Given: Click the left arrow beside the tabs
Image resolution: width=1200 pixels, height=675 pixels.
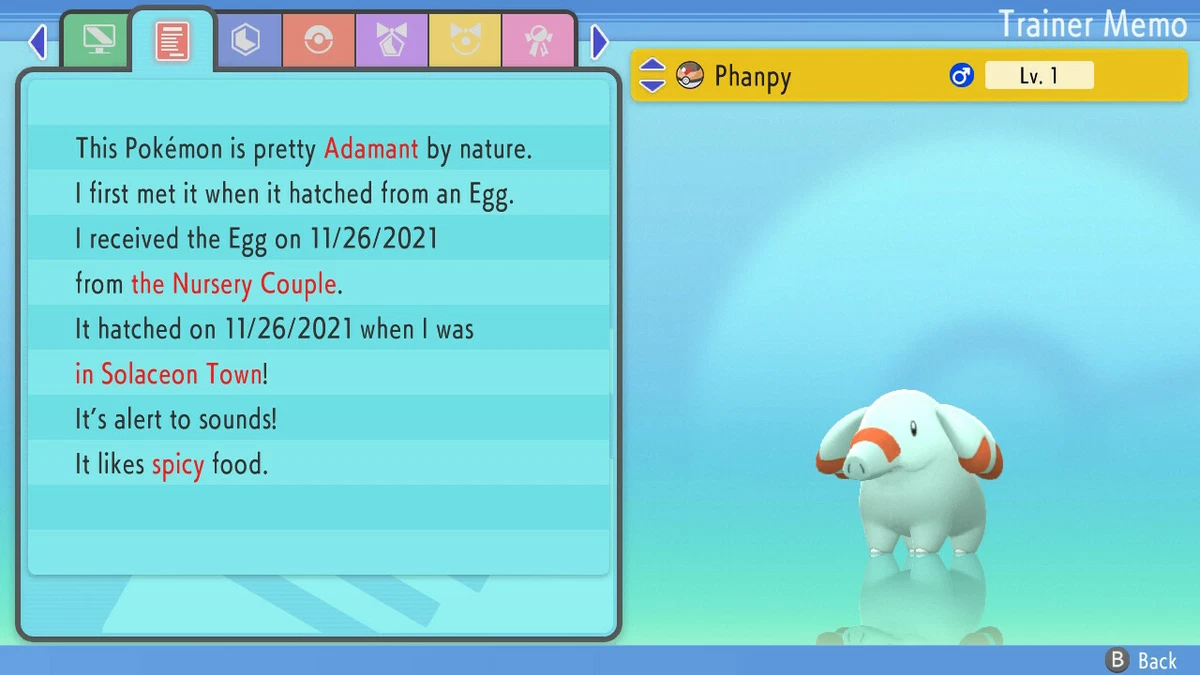Looking at the screenshot, I should [x=38, y=42].
